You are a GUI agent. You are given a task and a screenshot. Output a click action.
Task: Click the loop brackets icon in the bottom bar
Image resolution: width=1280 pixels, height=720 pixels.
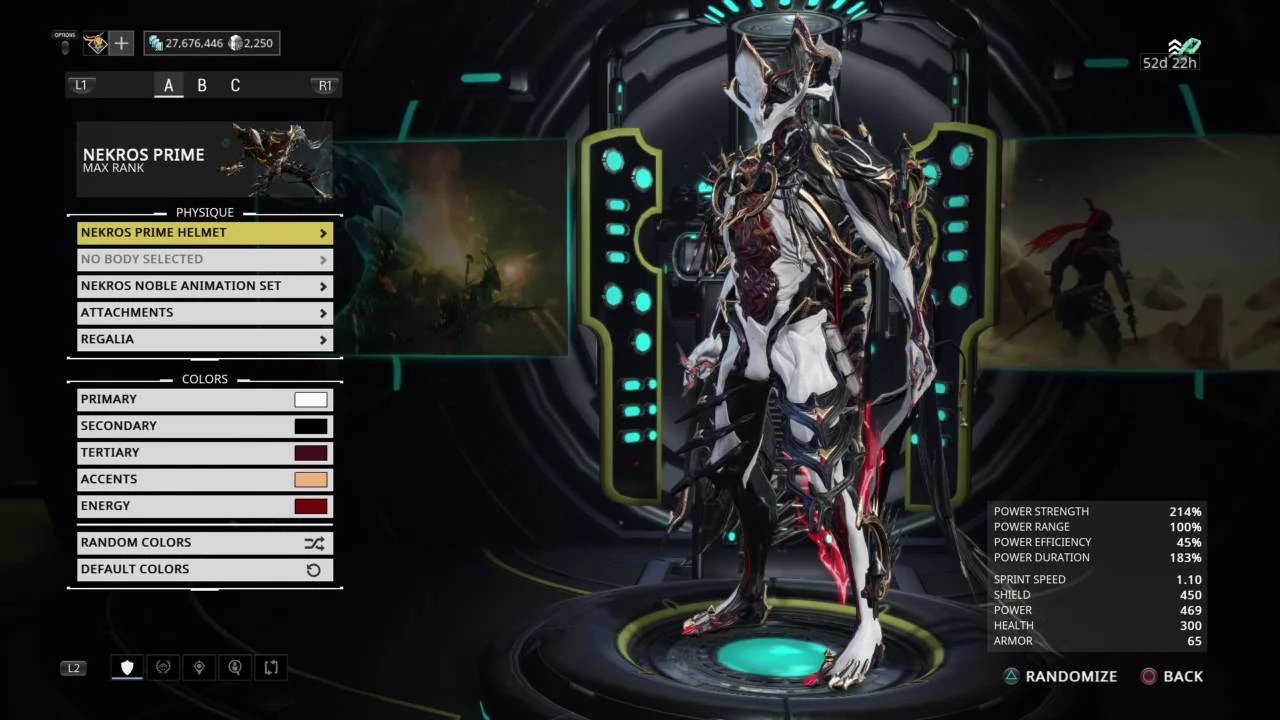click(271, 667)
